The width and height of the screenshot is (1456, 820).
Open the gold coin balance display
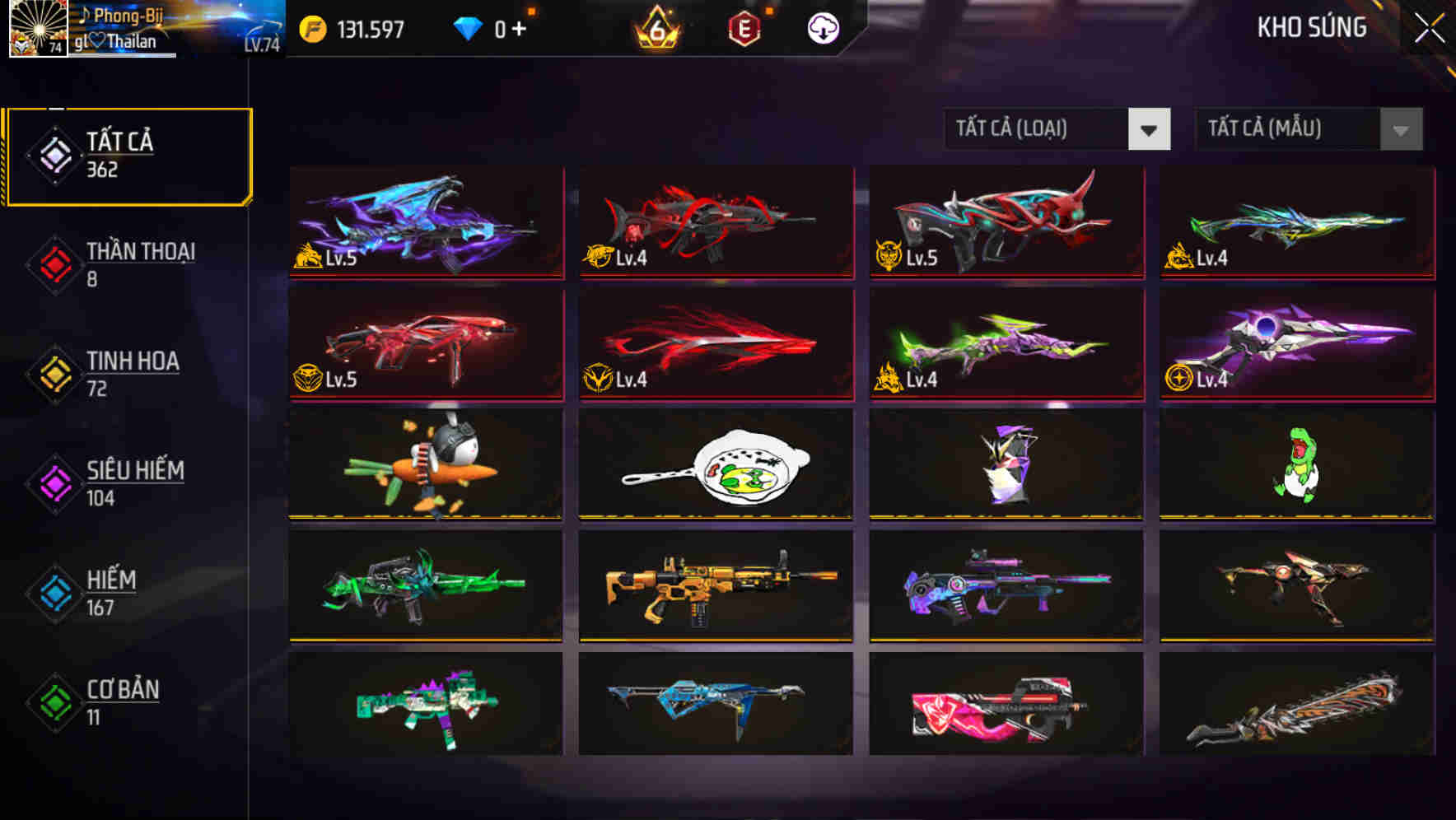(354, 27)
